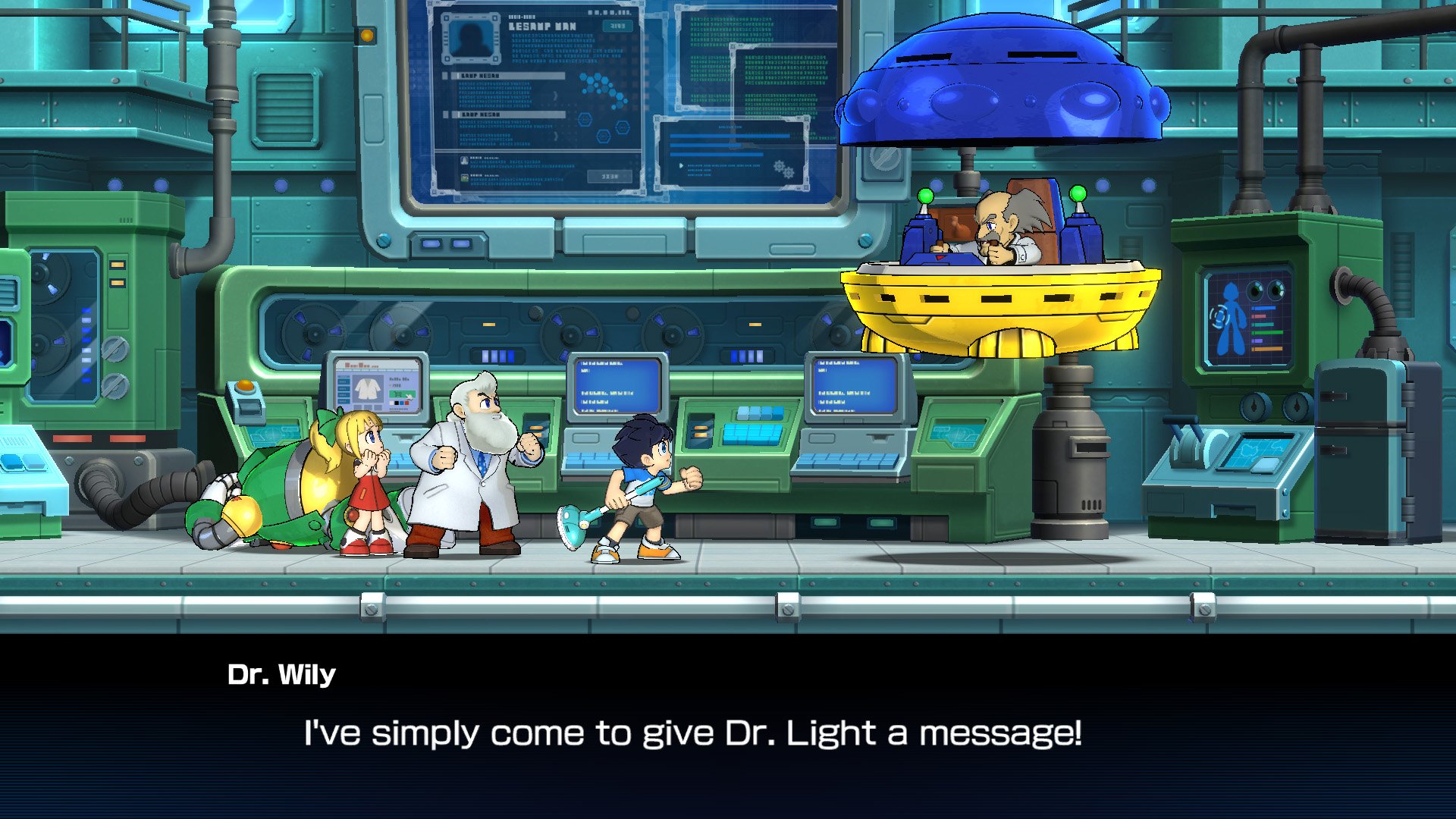Click the shopping cart icon beside the lab coat
This screenshot has width=1456, height=819.
[x=397, y=394]
